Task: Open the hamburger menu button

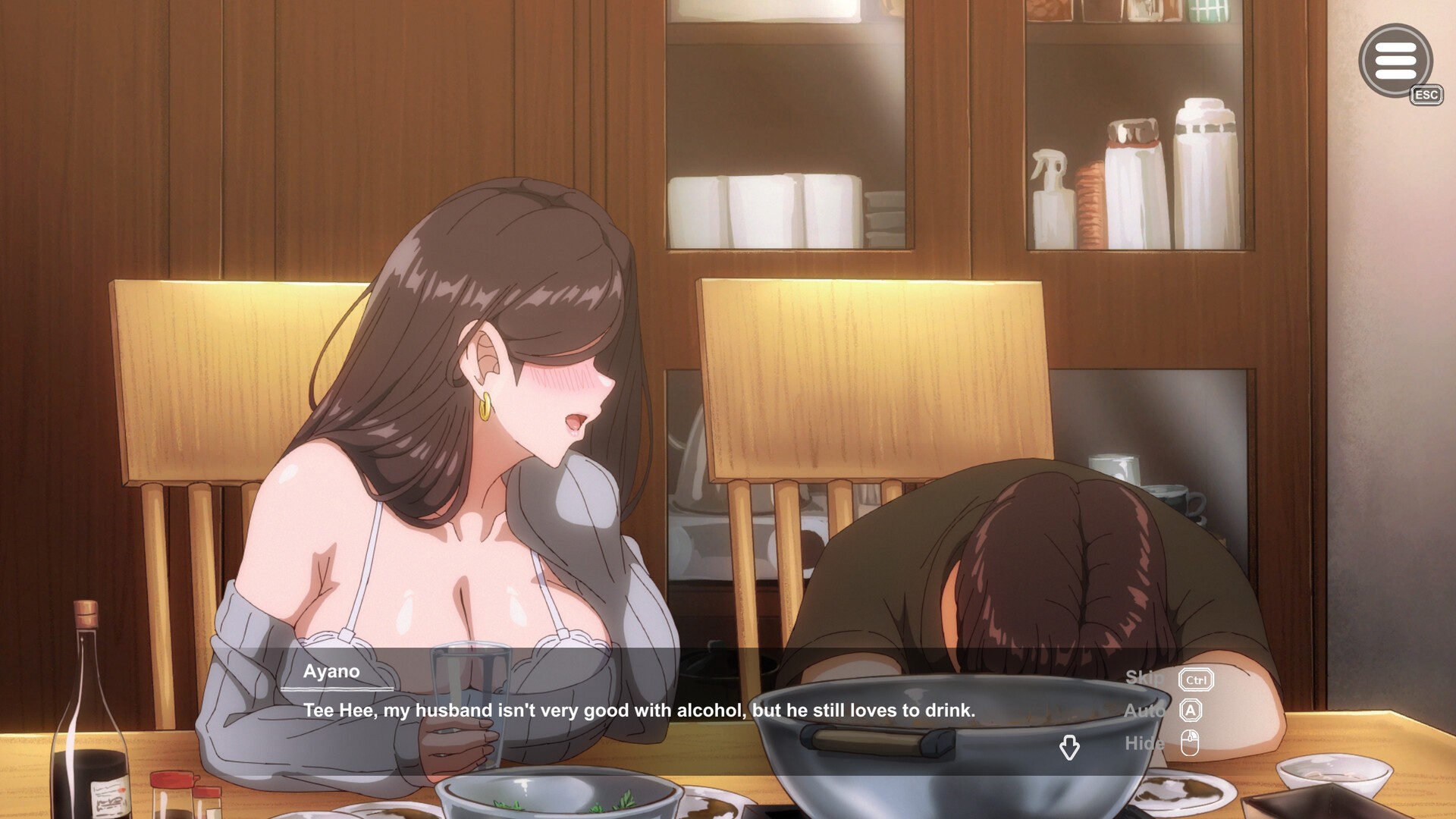Action: [1395, 61]
